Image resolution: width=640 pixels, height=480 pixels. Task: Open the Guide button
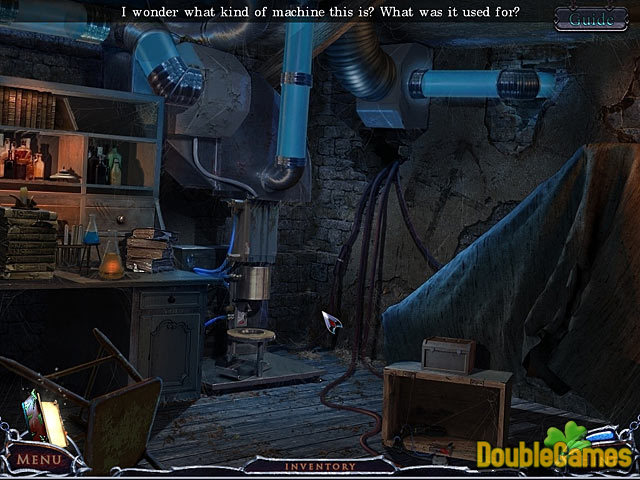tap(591, 18)
